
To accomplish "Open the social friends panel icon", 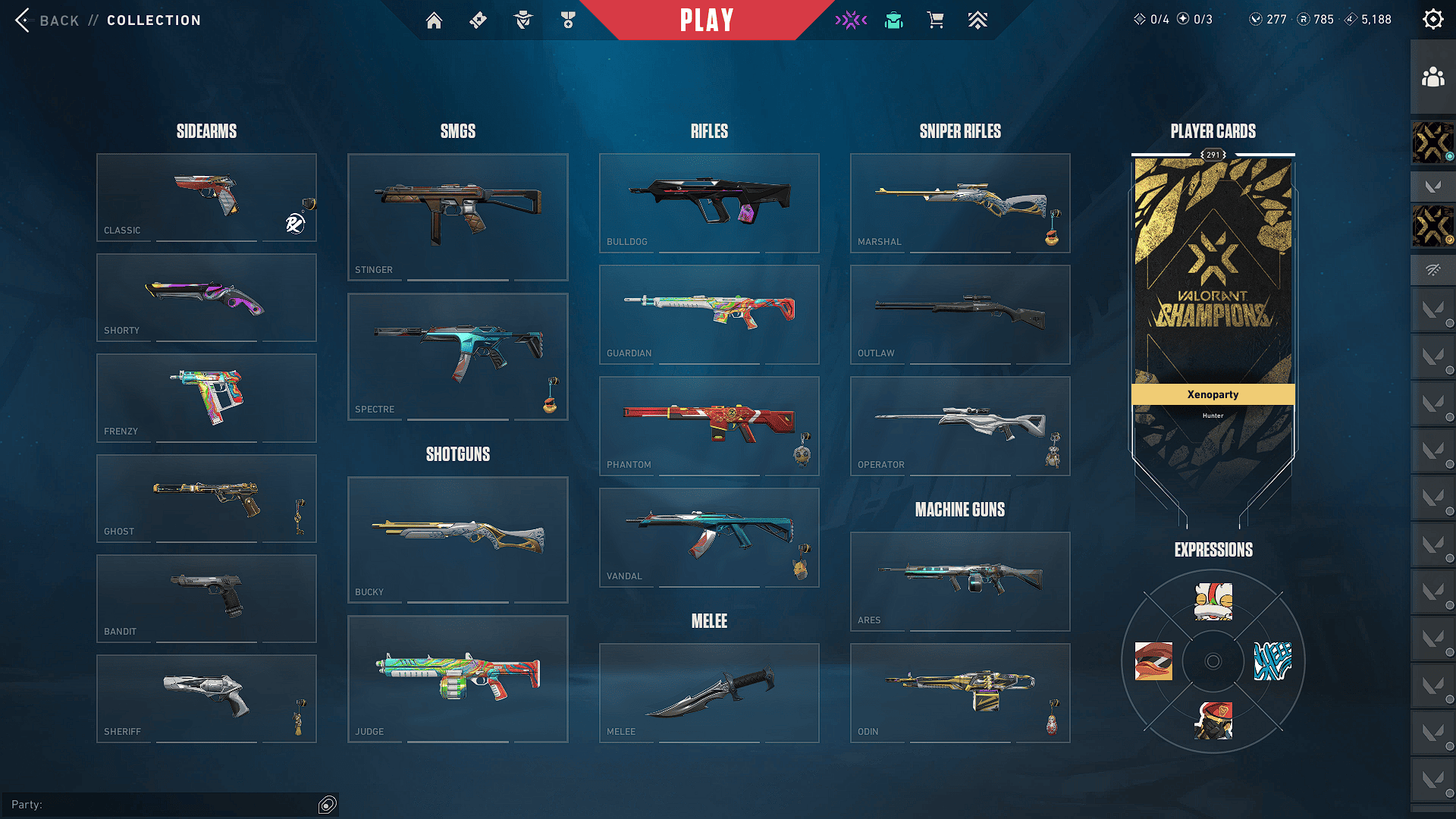I will (x=1432, y=77).
